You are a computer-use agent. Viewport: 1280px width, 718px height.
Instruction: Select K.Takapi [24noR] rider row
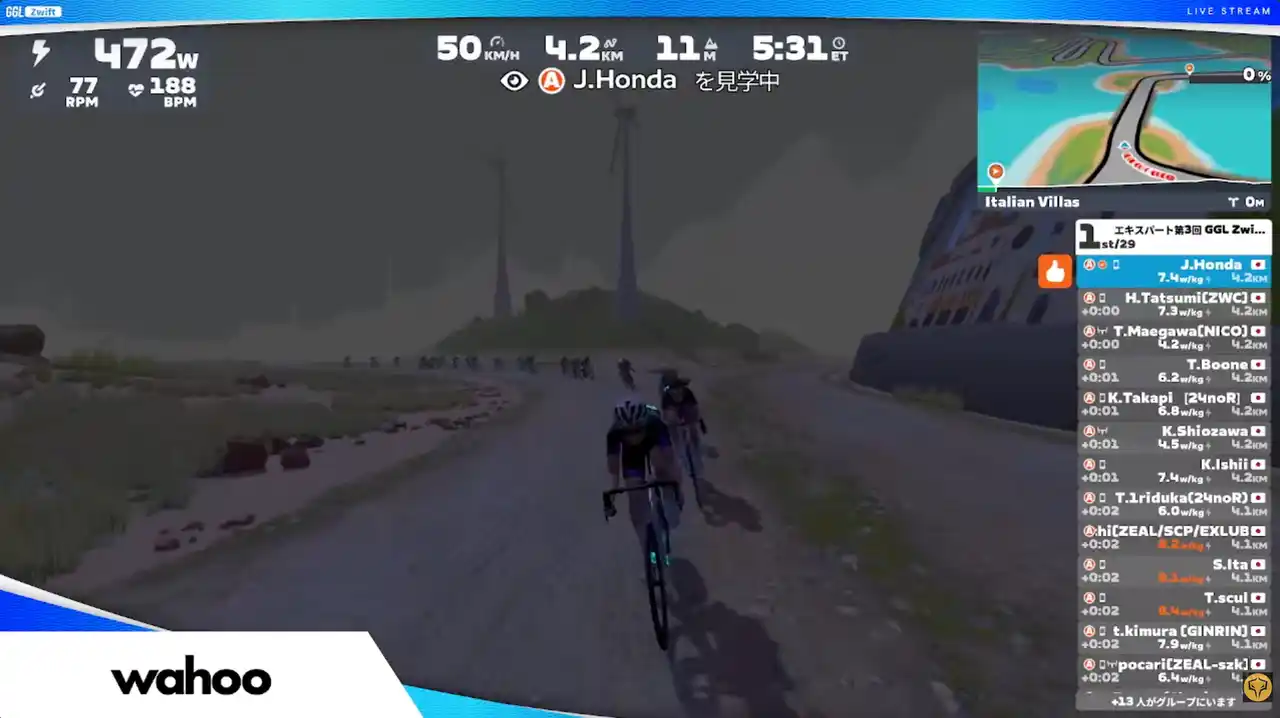click(1174, 404)
